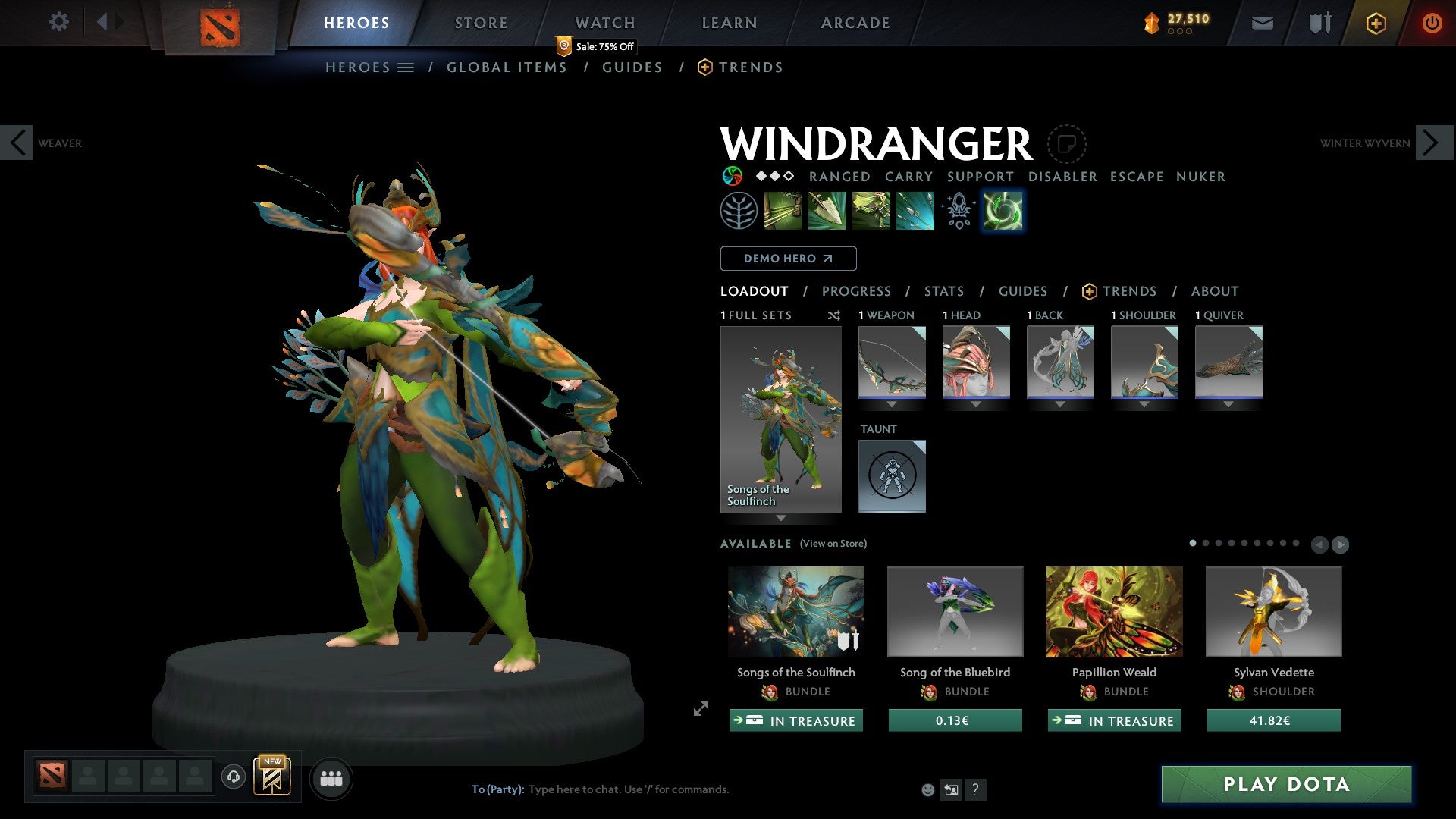Select the Focus Fire ability icon
This screenshot has height=819, width=1456.
915,210
